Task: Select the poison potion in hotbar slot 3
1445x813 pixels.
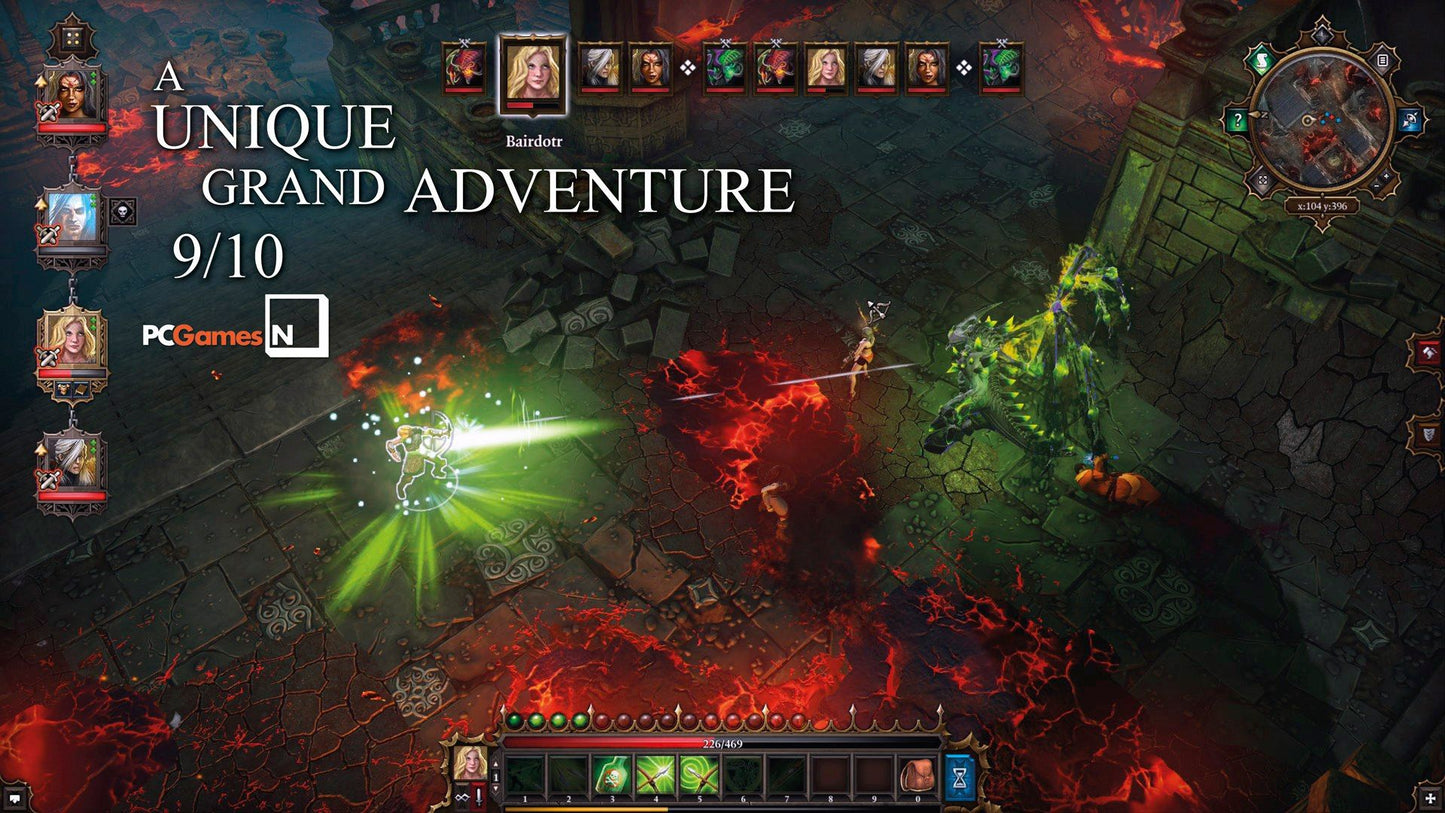Action: click(x=612, y=774)
